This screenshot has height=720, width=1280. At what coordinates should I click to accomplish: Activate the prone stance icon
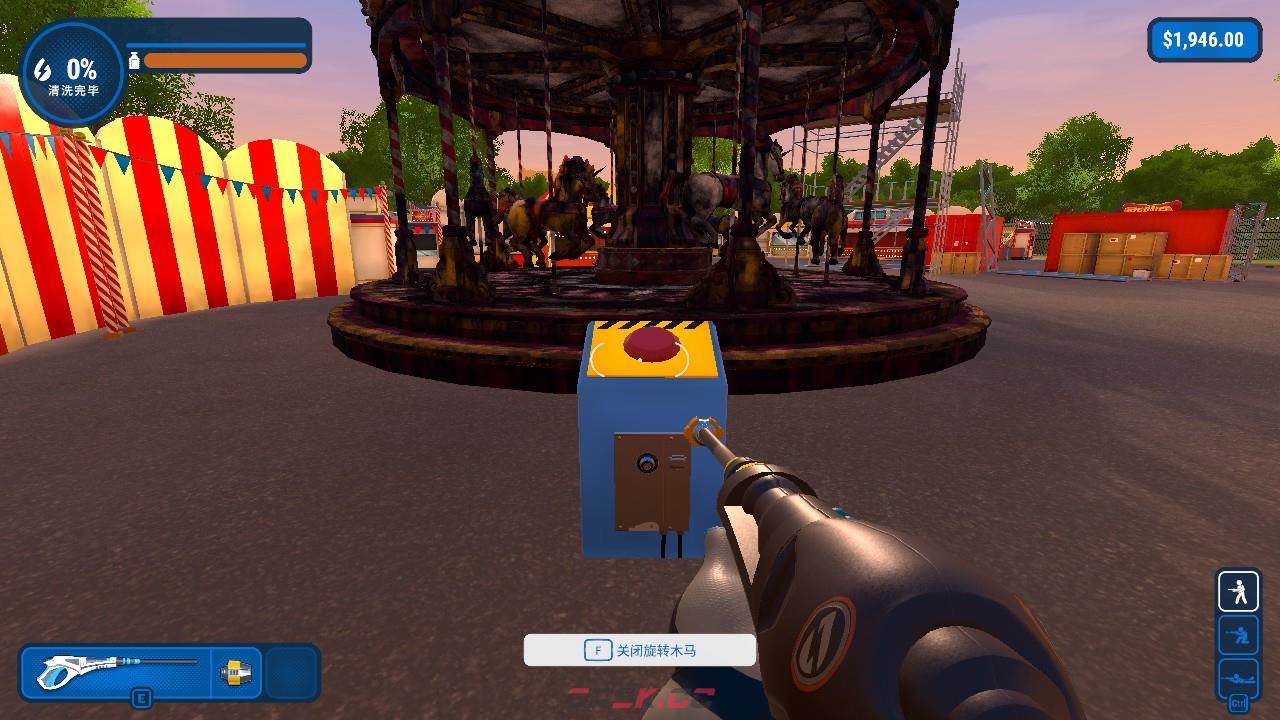(x=1238, y=676)
